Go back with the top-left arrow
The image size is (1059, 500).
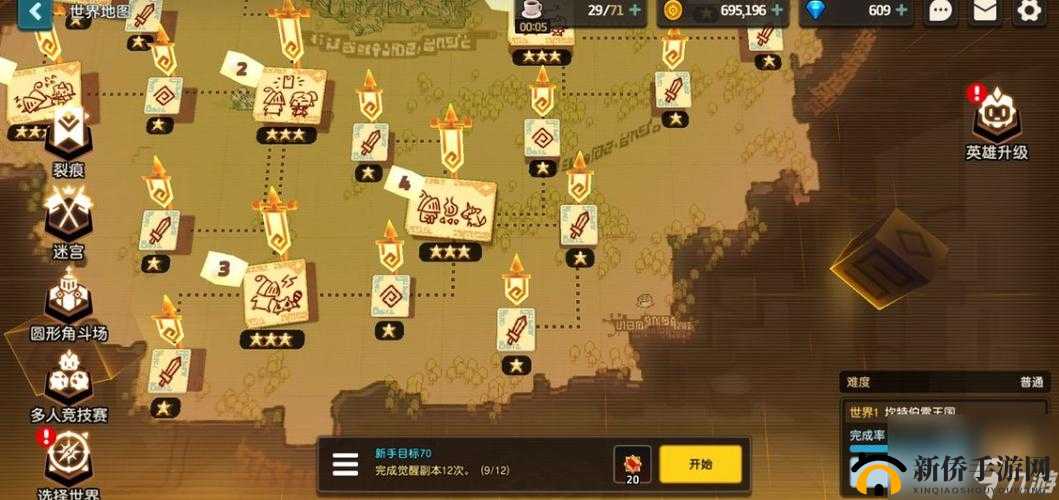pos(36,12)
